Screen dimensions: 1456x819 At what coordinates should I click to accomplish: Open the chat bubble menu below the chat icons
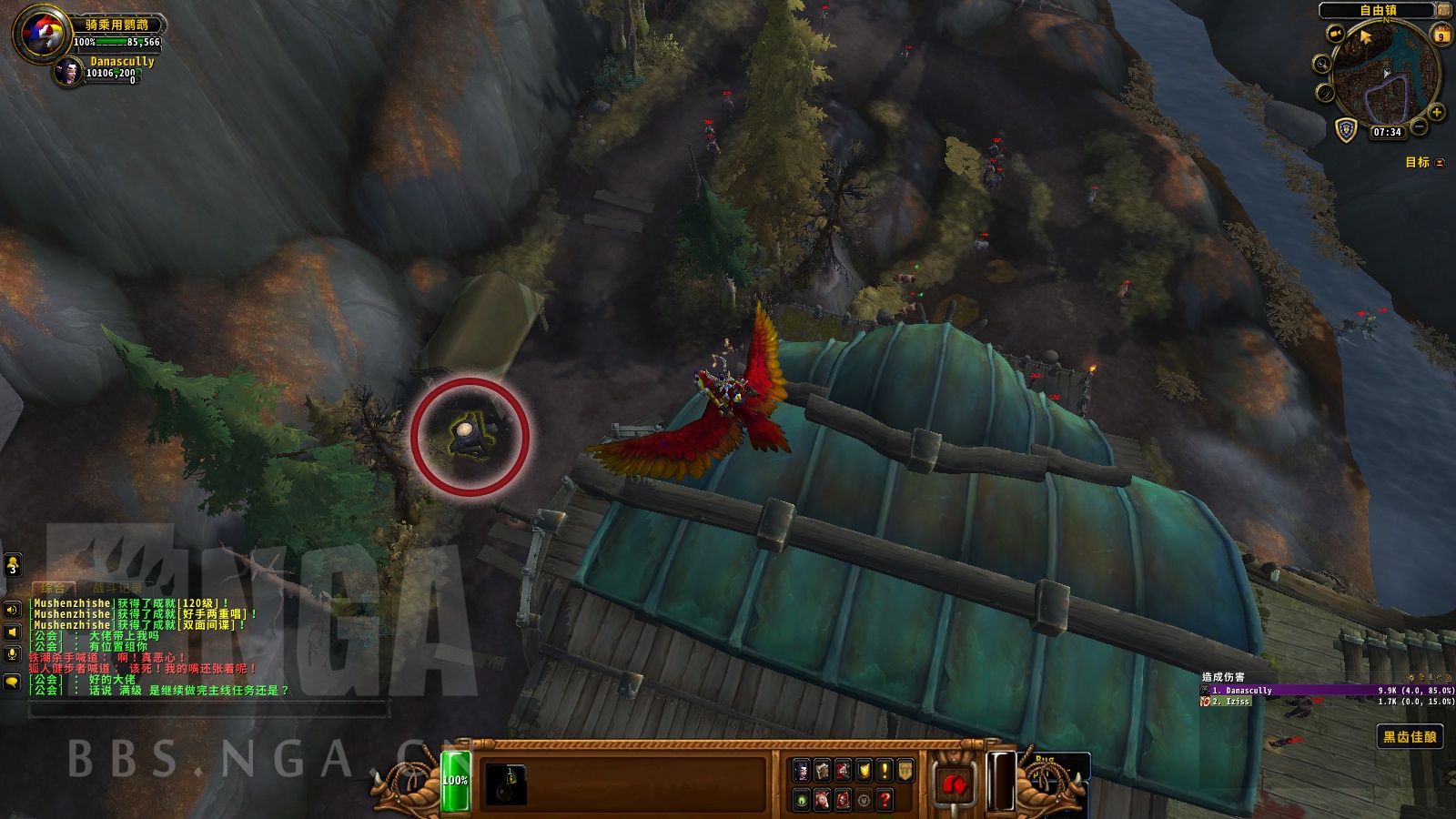(10, 682)
